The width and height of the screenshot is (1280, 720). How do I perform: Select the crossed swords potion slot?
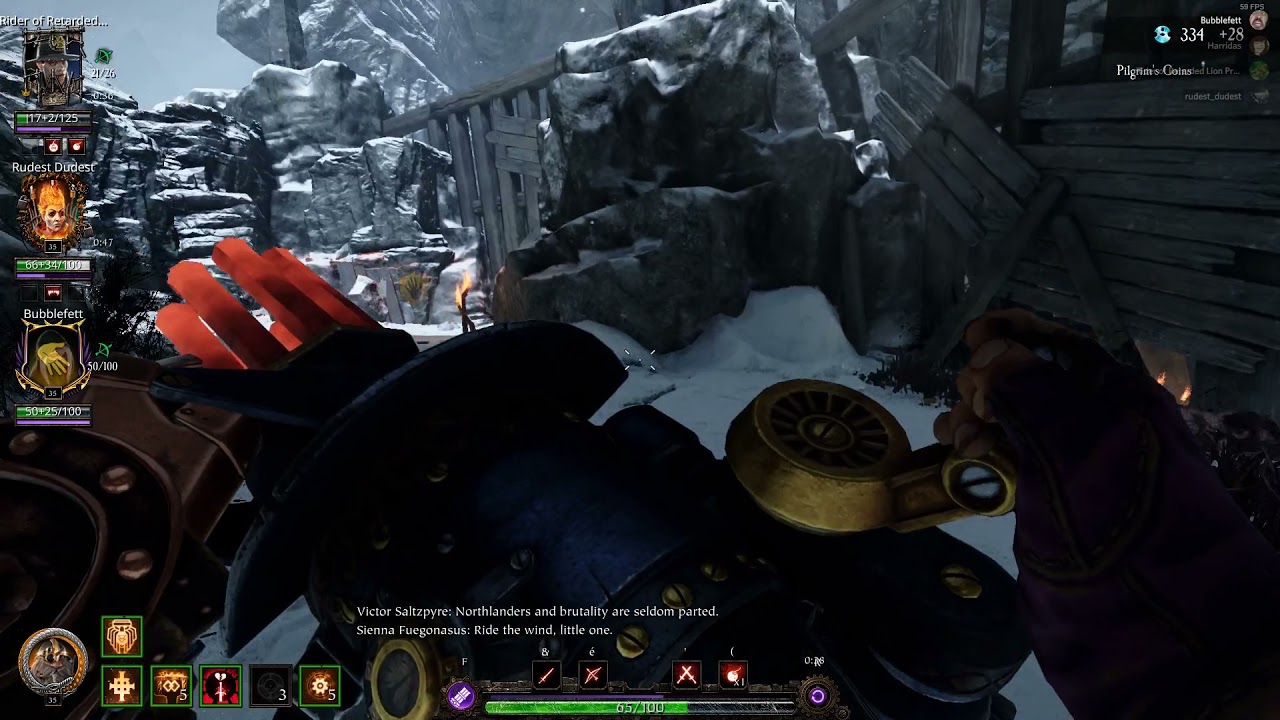point(686,676)
